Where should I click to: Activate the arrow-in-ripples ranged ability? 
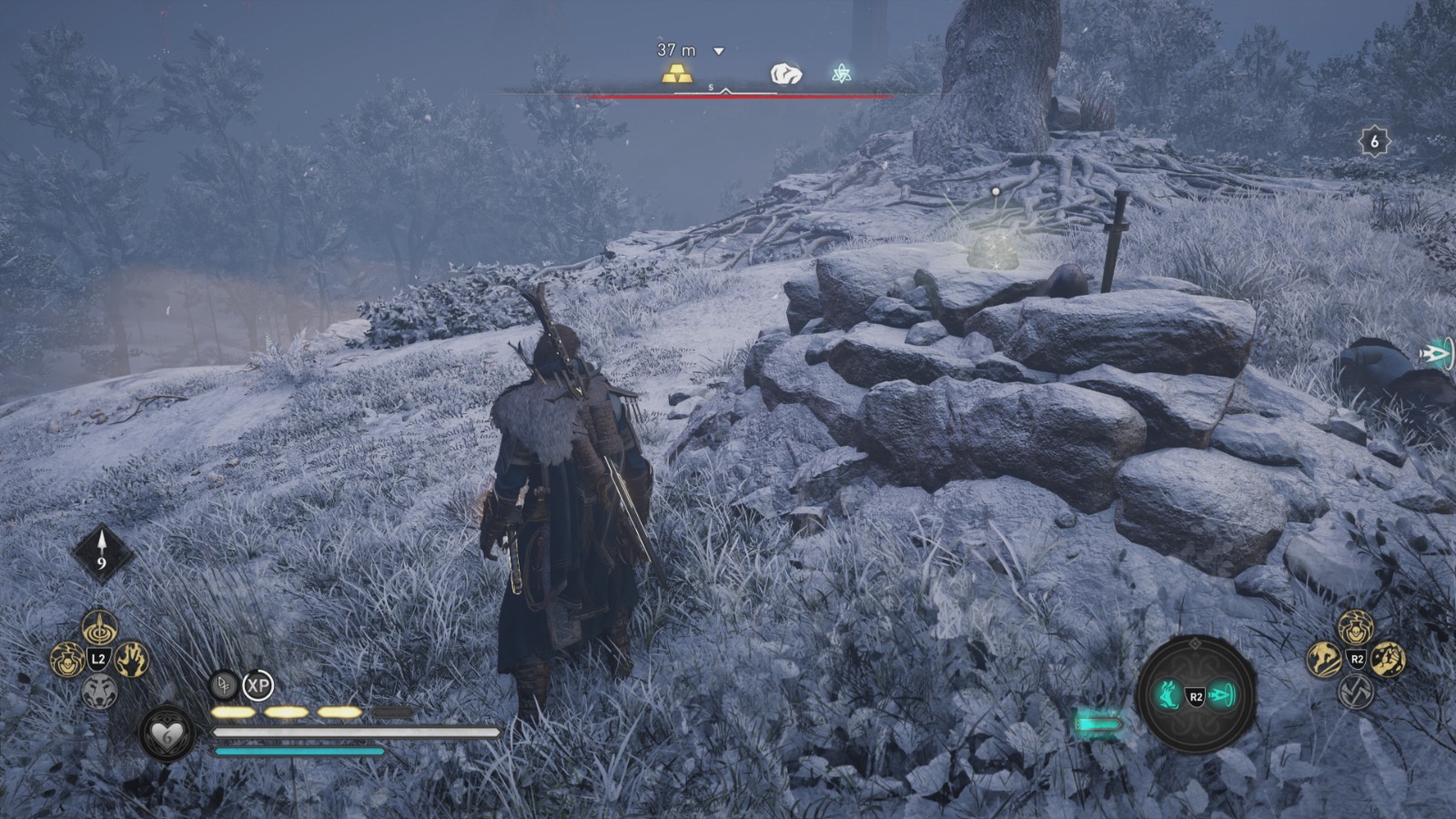[x=99, y=627]
